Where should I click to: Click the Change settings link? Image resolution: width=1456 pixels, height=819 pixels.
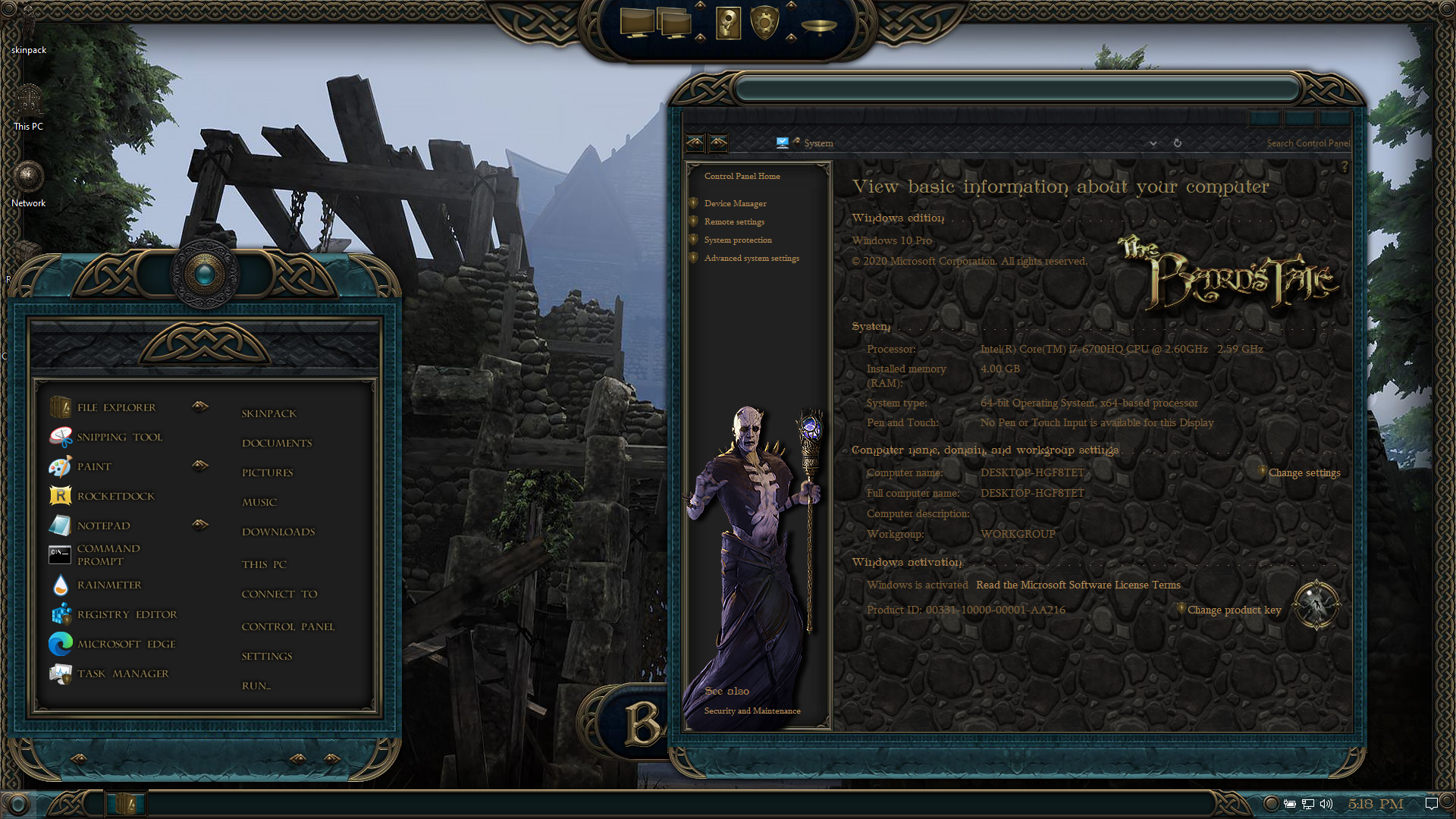(x=1304, y=472)
